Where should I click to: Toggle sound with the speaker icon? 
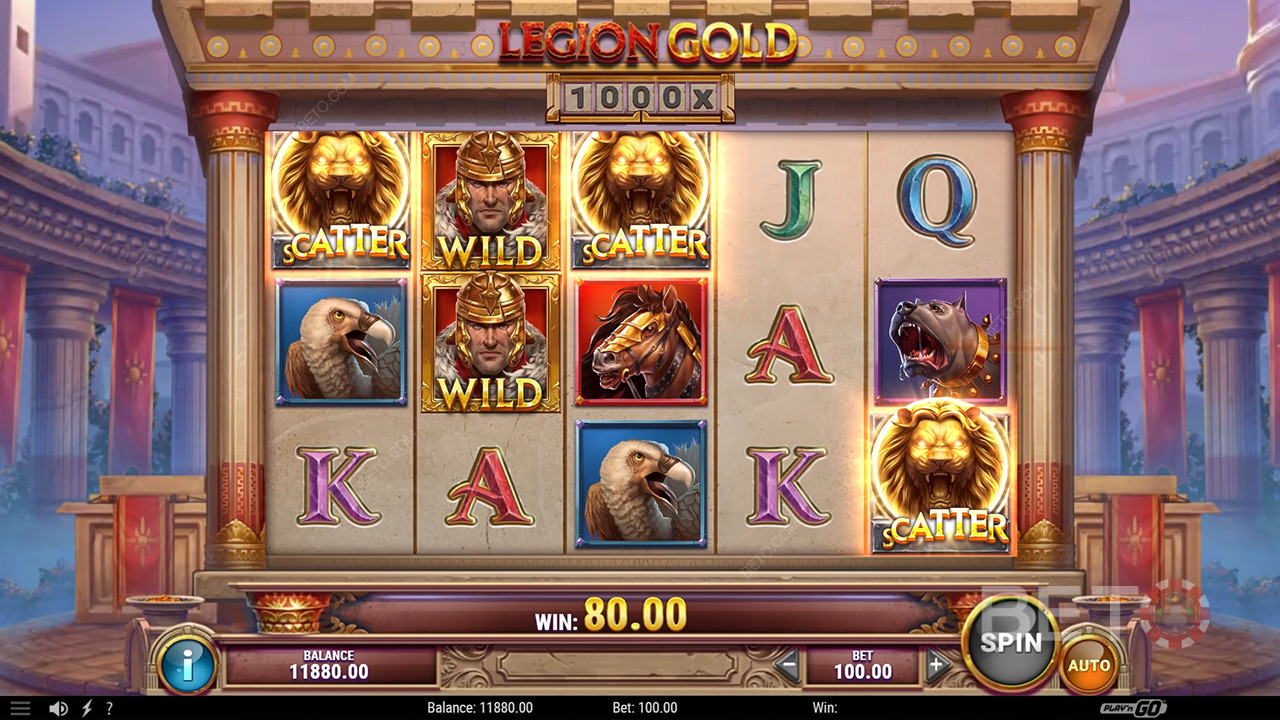[59, 708]
